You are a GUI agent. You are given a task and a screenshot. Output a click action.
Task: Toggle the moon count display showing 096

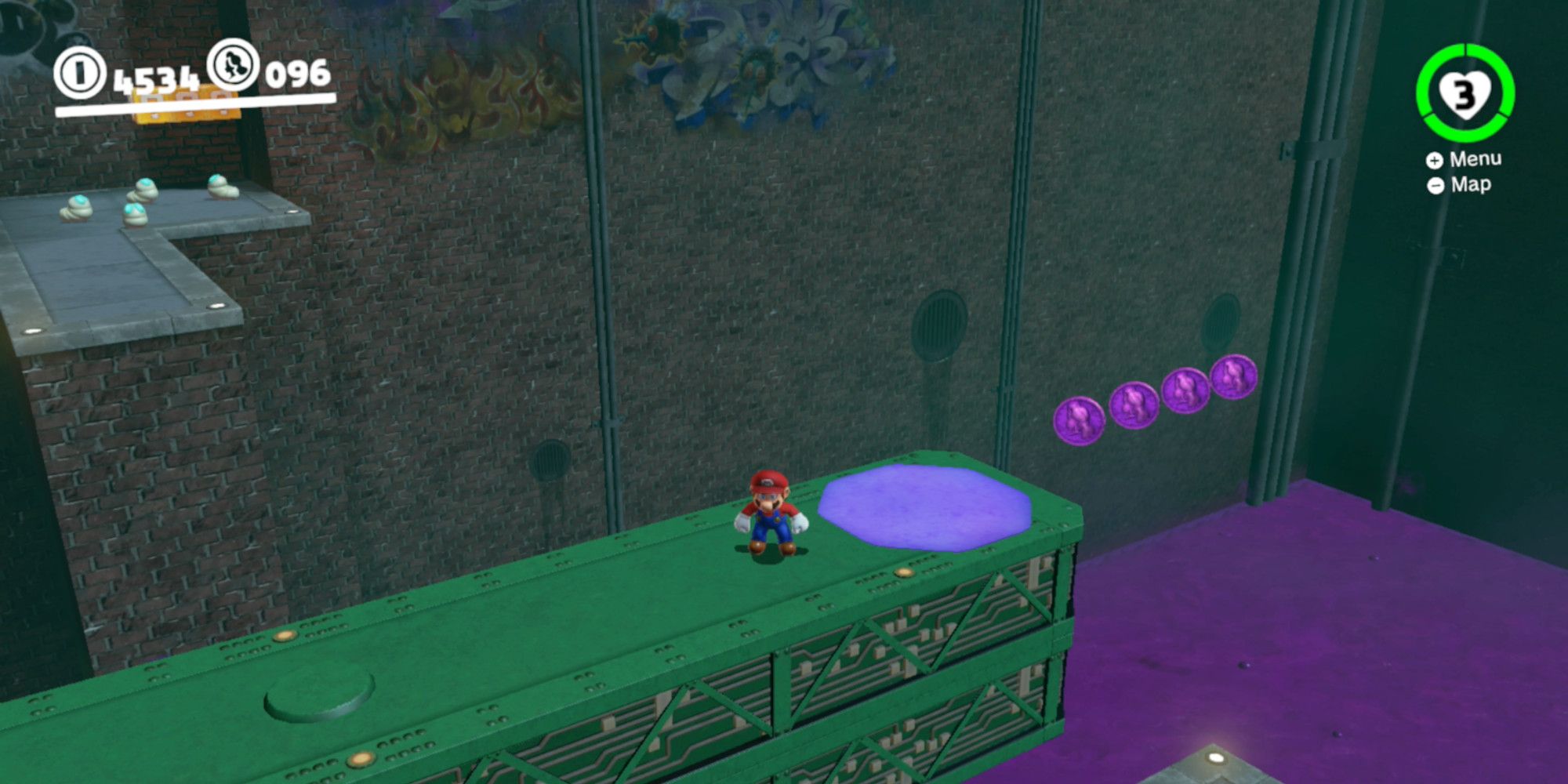coord(296,74)
